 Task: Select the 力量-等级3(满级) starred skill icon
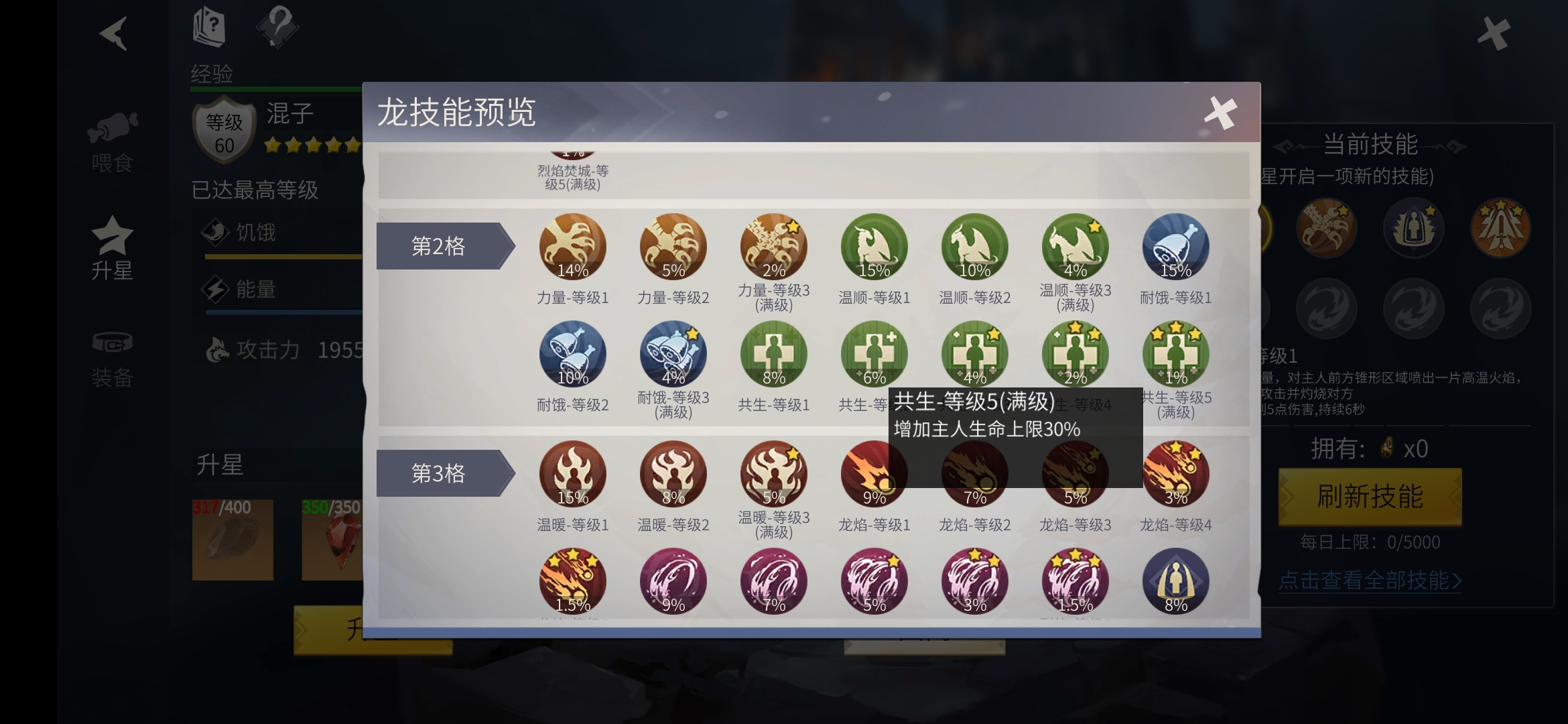[773, 246]
